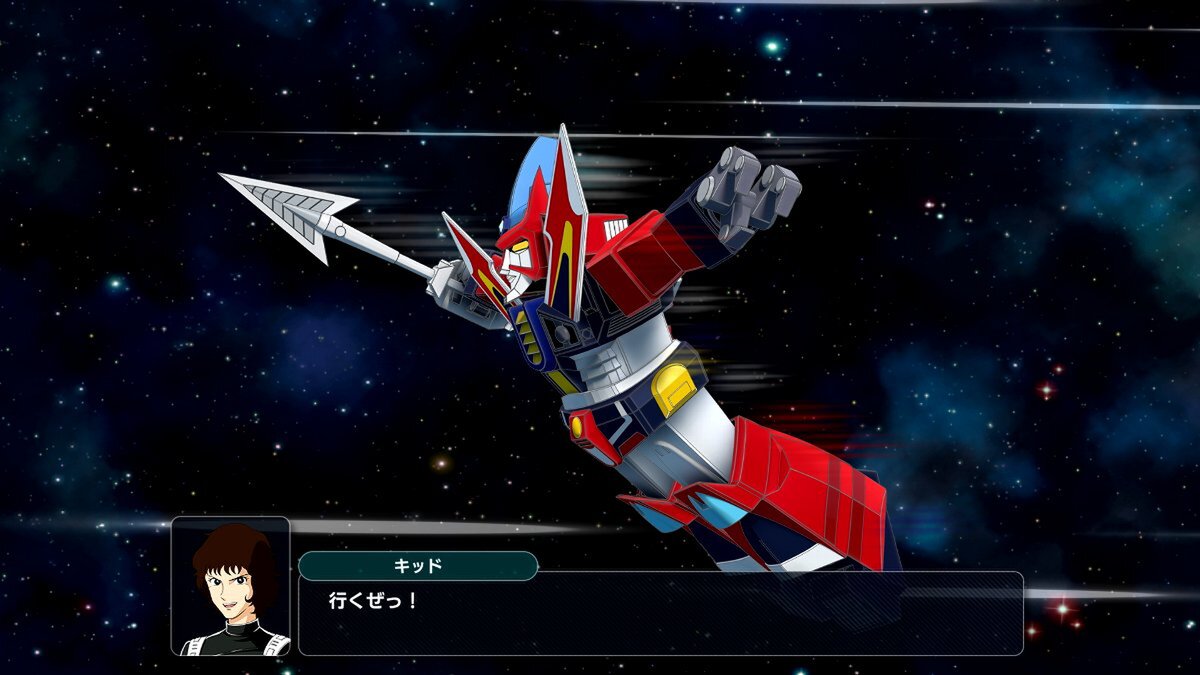Click Kid's pilot portrait
This screenshot has height=675, width=1200.
pyautogui.click(x=231, y=586)
